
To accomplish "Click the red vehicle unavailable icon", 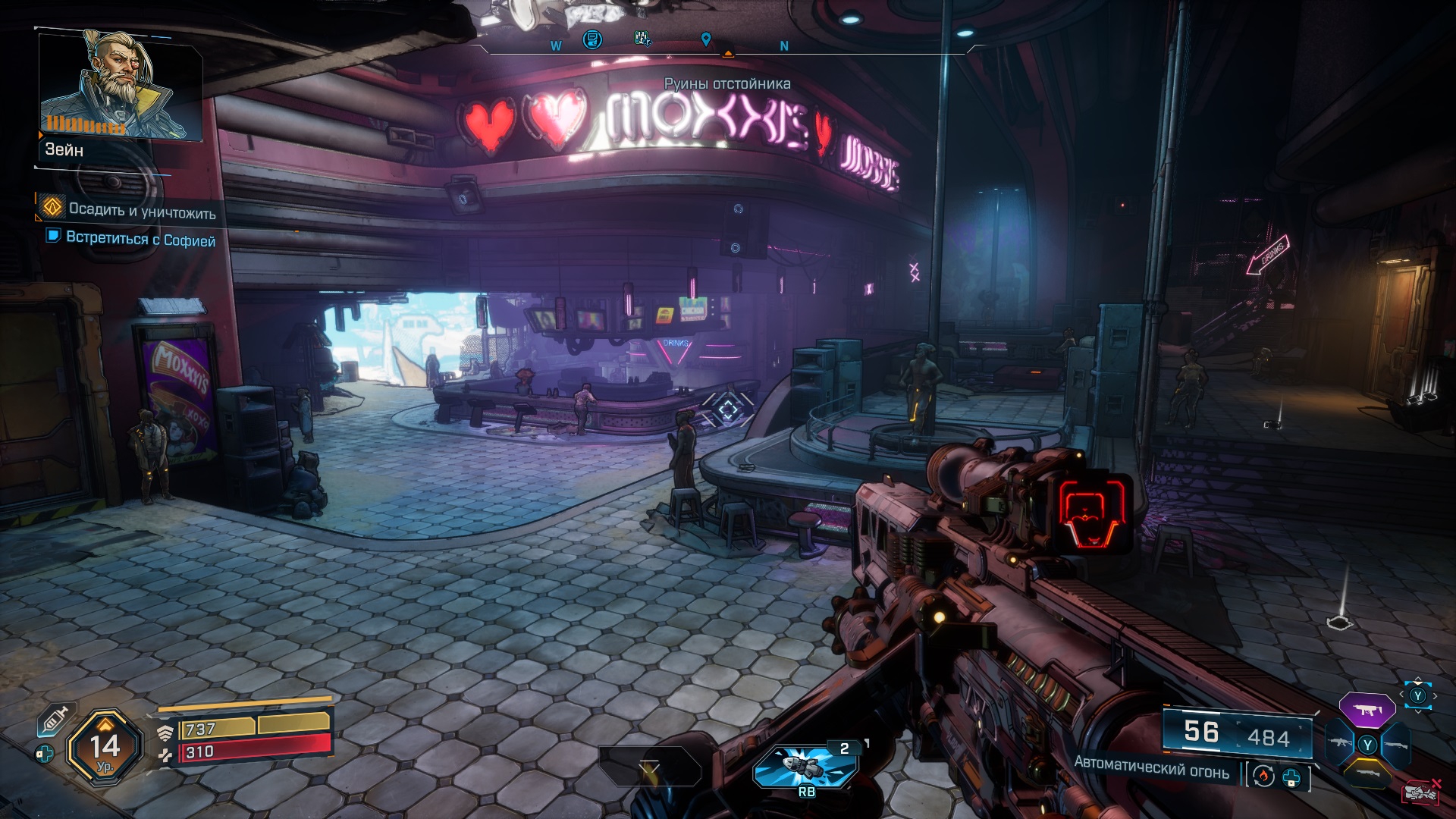I will pyautogui.click(x=1420, y=791).
